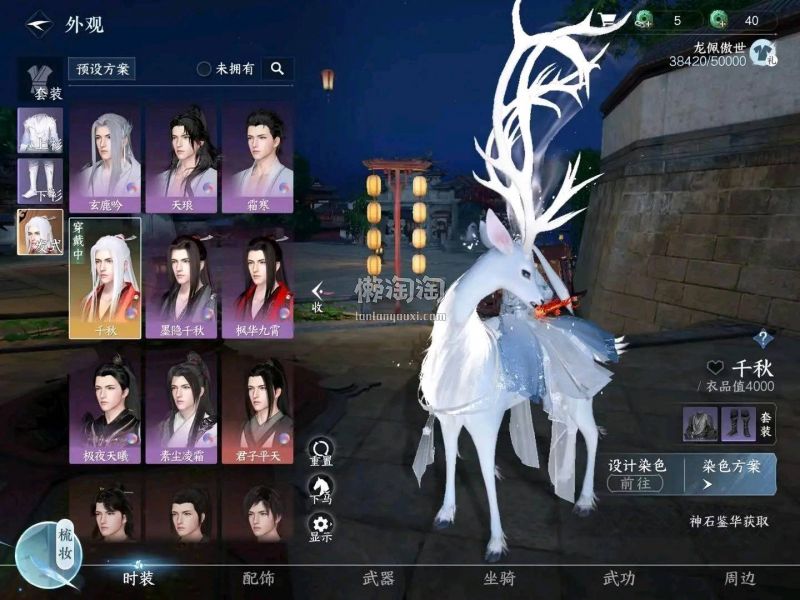Screen dimensions: 800x600
Task: Dismount with the 下马 button
Action: point(320,490)
